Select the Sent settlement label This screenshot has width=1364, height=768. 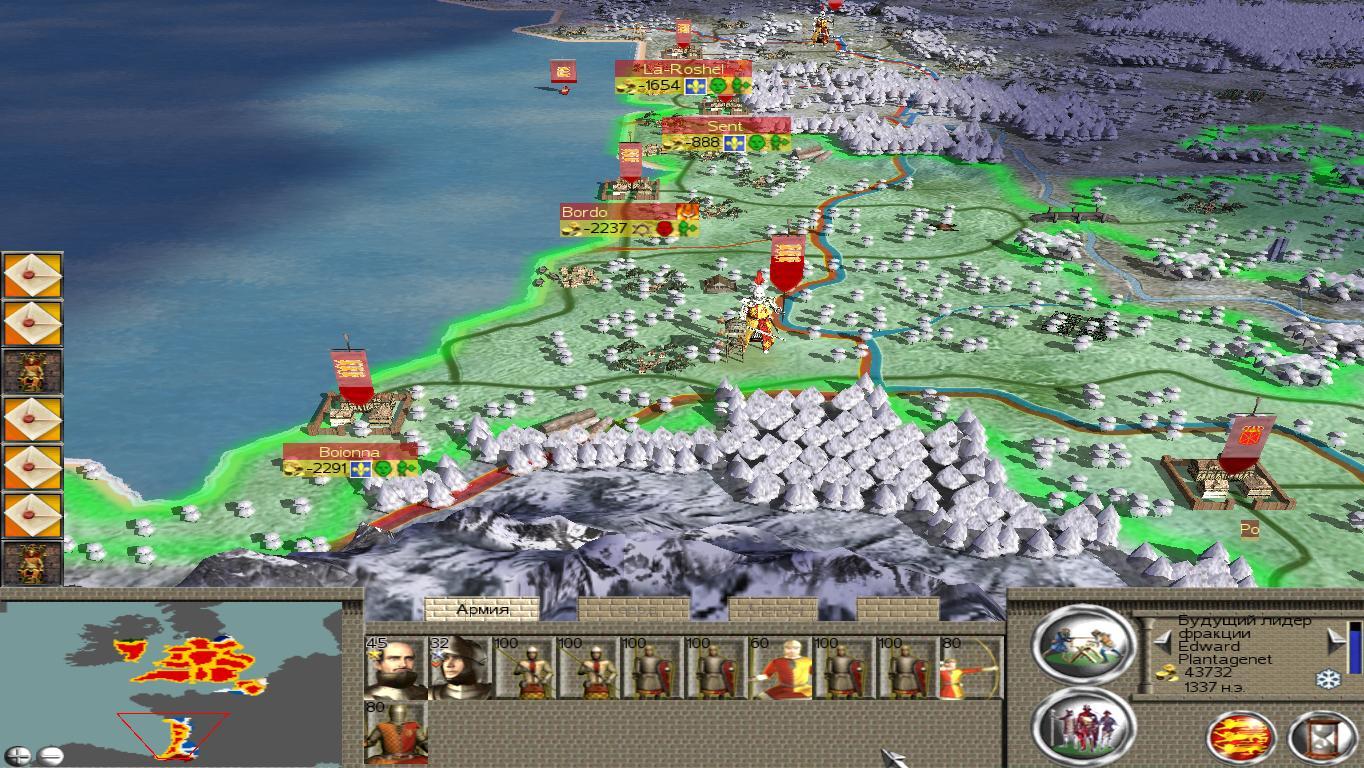pyautogui.click(x=725, y=127)
